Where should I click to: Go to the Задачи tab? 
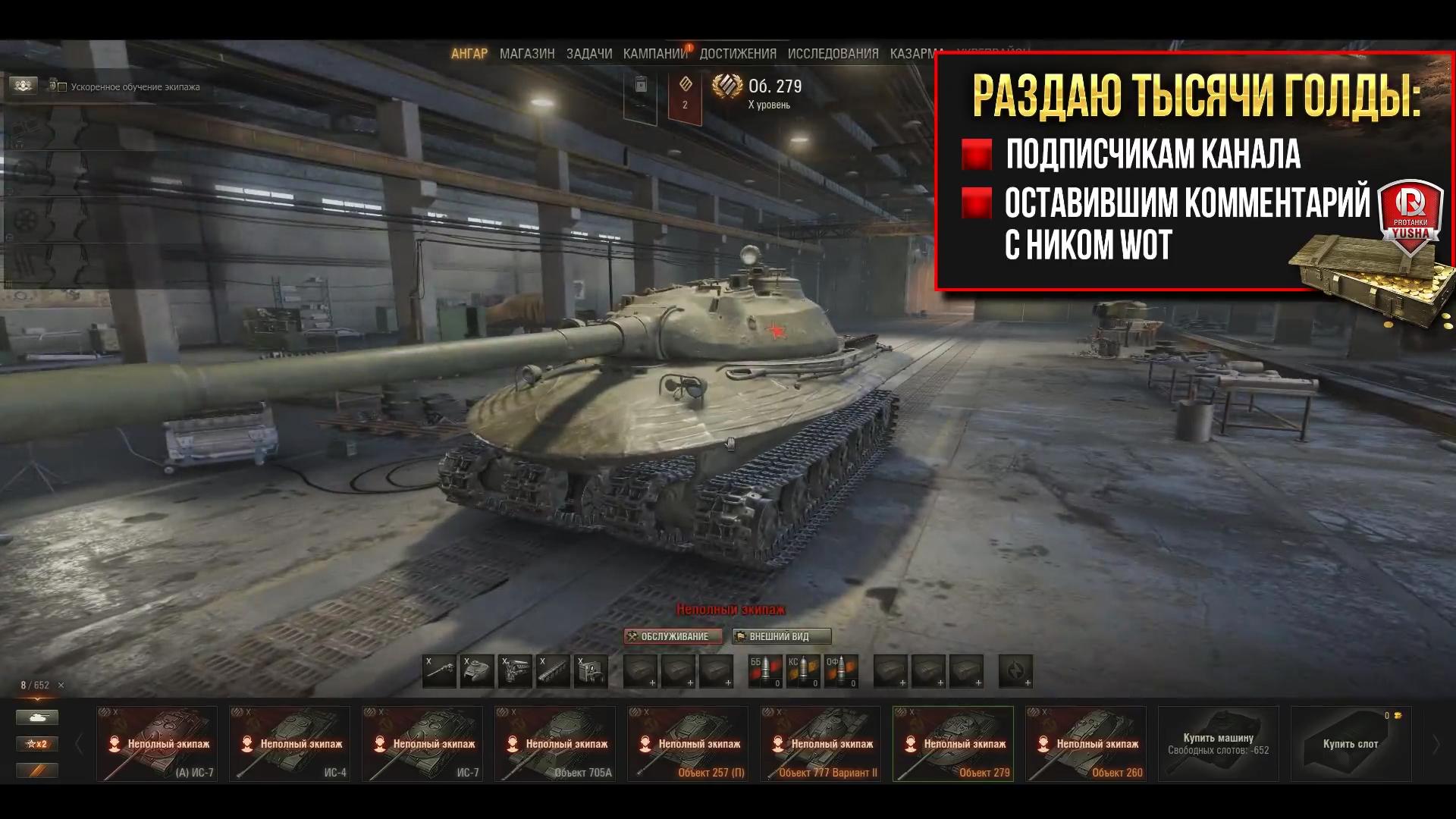(589, 54)
